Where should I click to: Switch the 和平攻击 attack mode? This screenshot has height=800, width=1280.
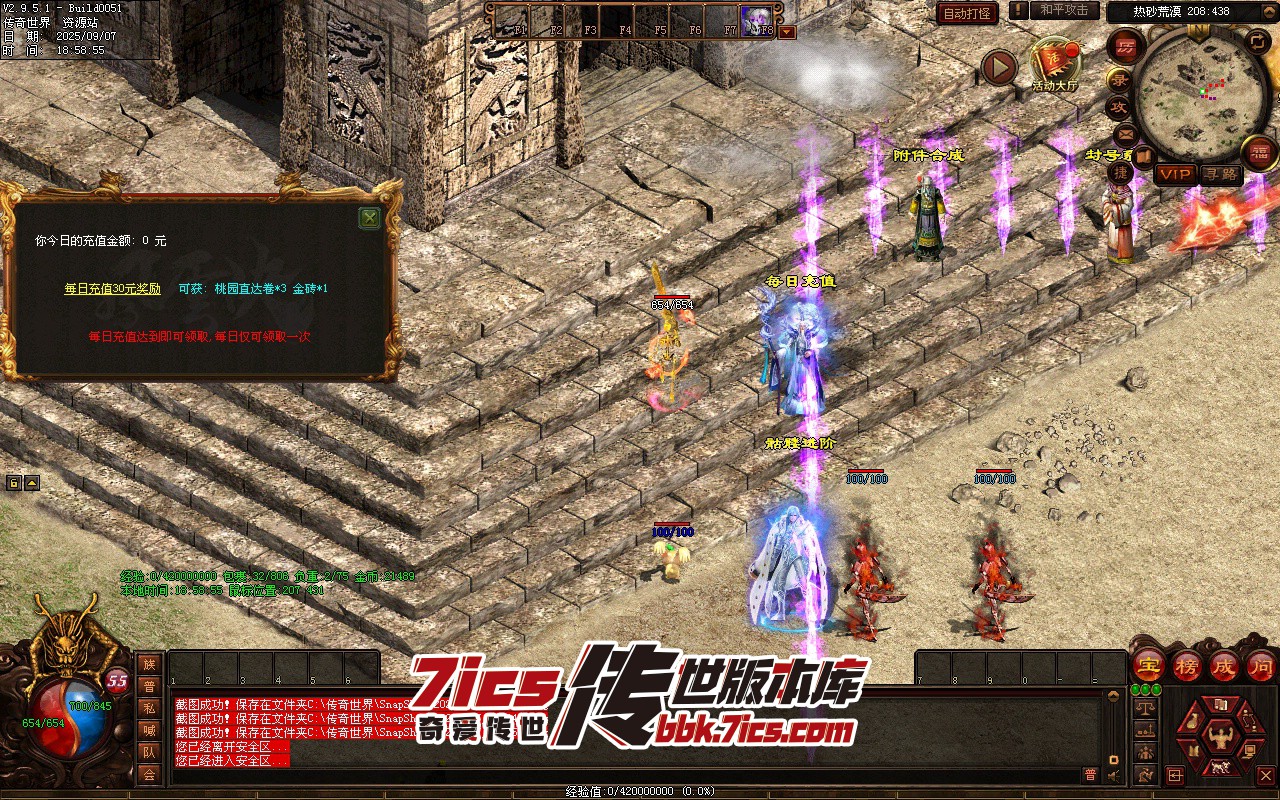pyautogui.click(x=1064, y=10)
